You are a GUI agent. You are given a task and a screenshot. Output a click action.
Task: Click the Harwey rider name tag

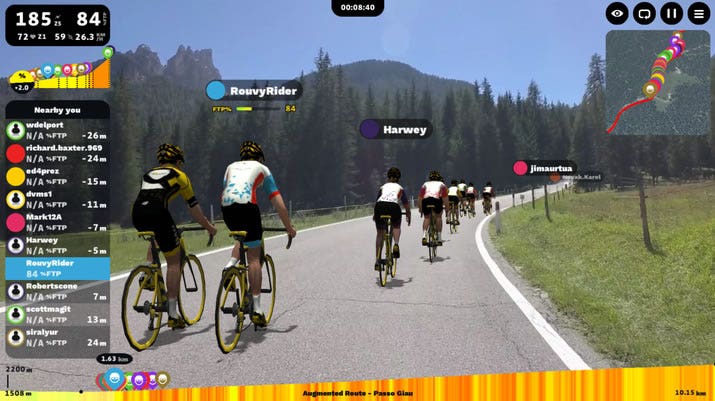[395, 129]
